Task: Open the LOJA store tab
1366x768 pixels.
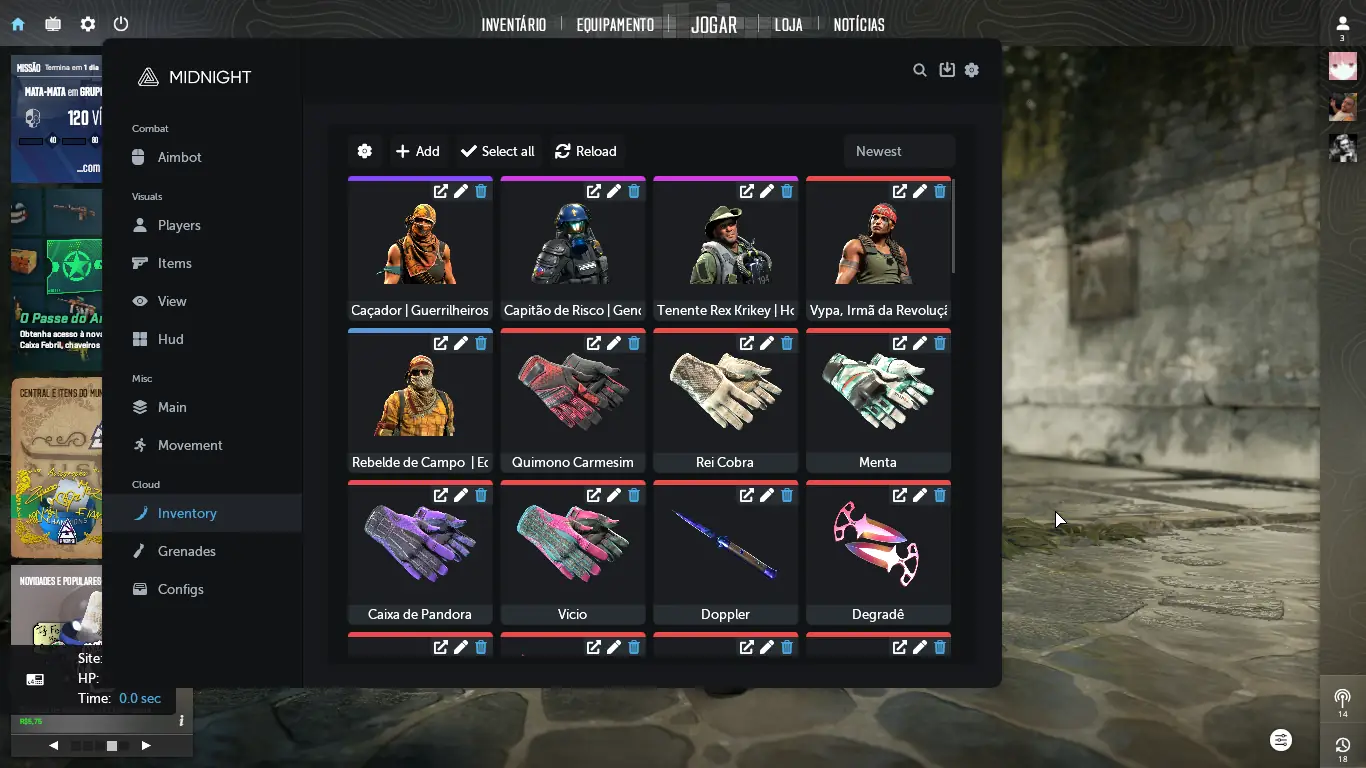Action: pyautogui.click(x=788, y=25)
